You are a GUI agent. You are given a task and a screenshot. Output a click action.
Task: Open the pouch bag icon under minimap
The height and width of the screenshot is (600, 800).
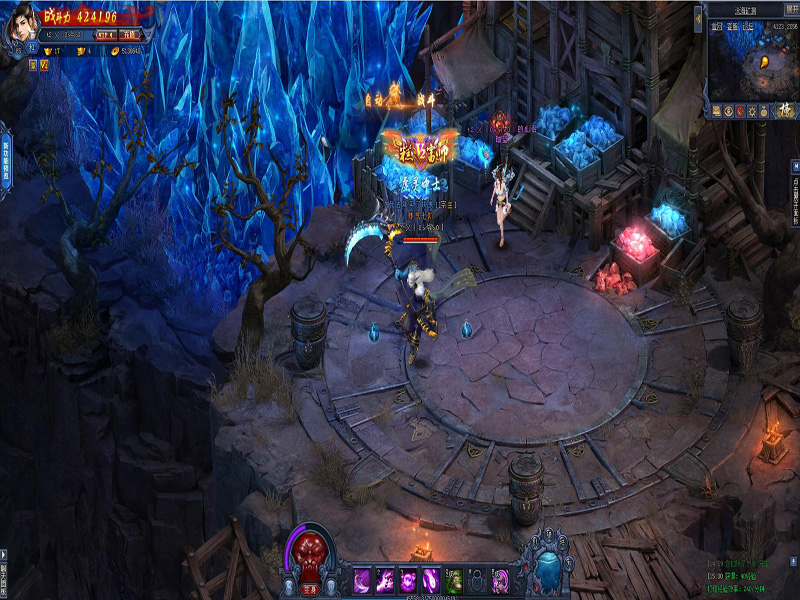click(x=764, y=111)
